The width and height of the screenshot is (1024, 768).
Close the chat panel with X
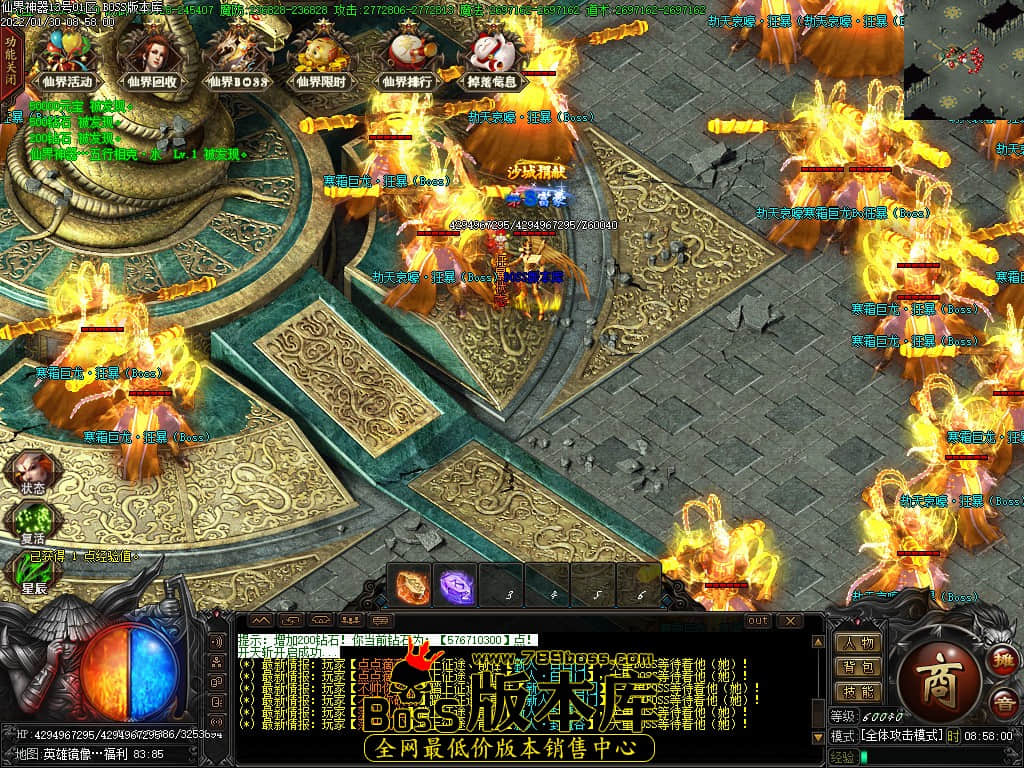tap(790, 621)
